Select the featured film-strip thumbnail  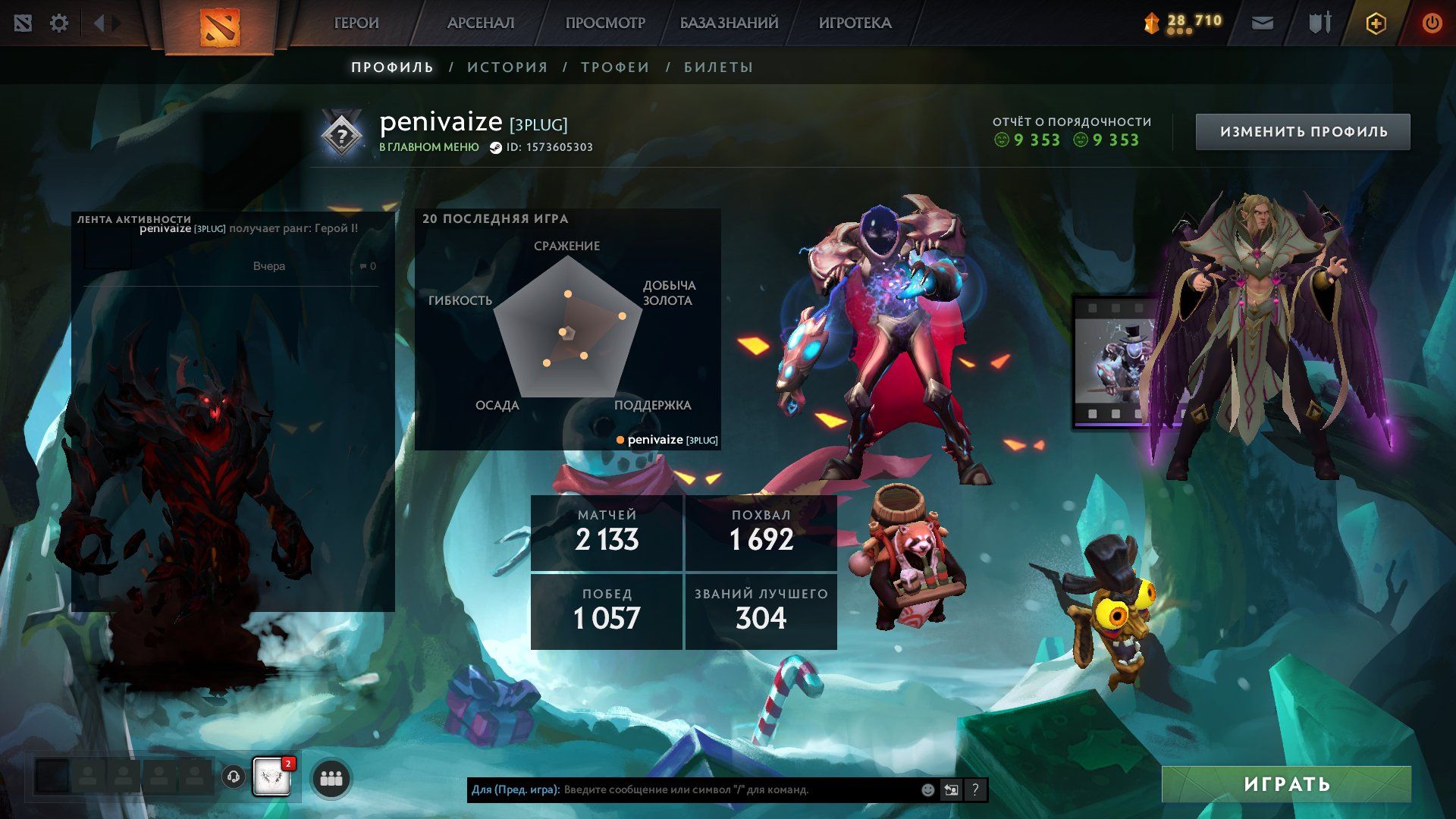(x=1113, y=362)
